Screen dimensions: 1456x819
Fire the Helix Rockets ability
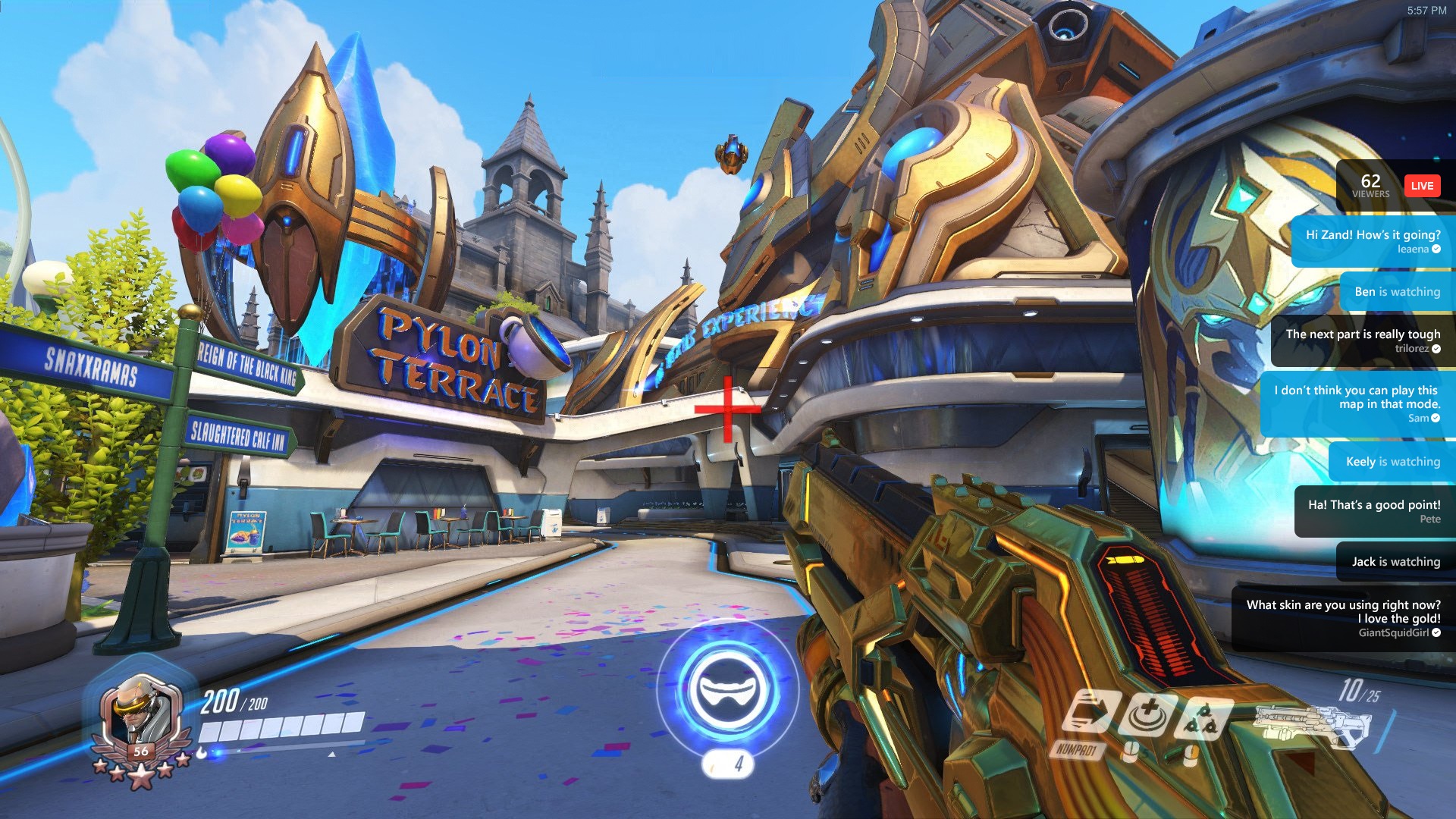(x=1203, y=717)
